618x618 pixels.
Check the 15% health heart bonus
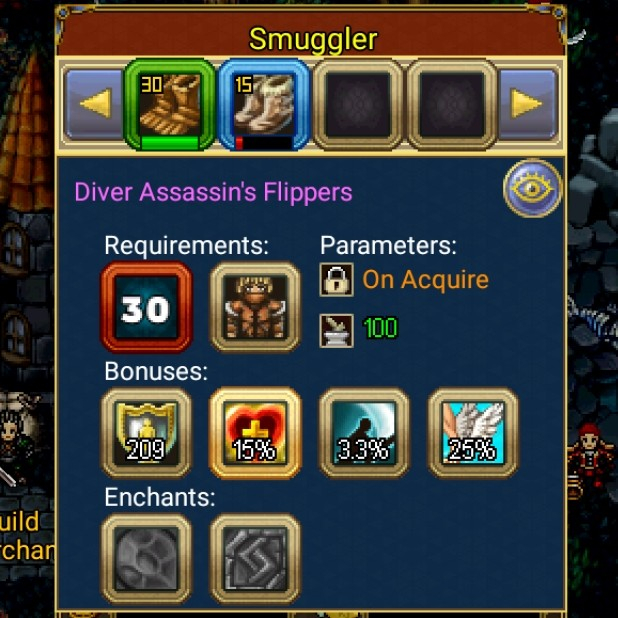[x=255, y=432]
